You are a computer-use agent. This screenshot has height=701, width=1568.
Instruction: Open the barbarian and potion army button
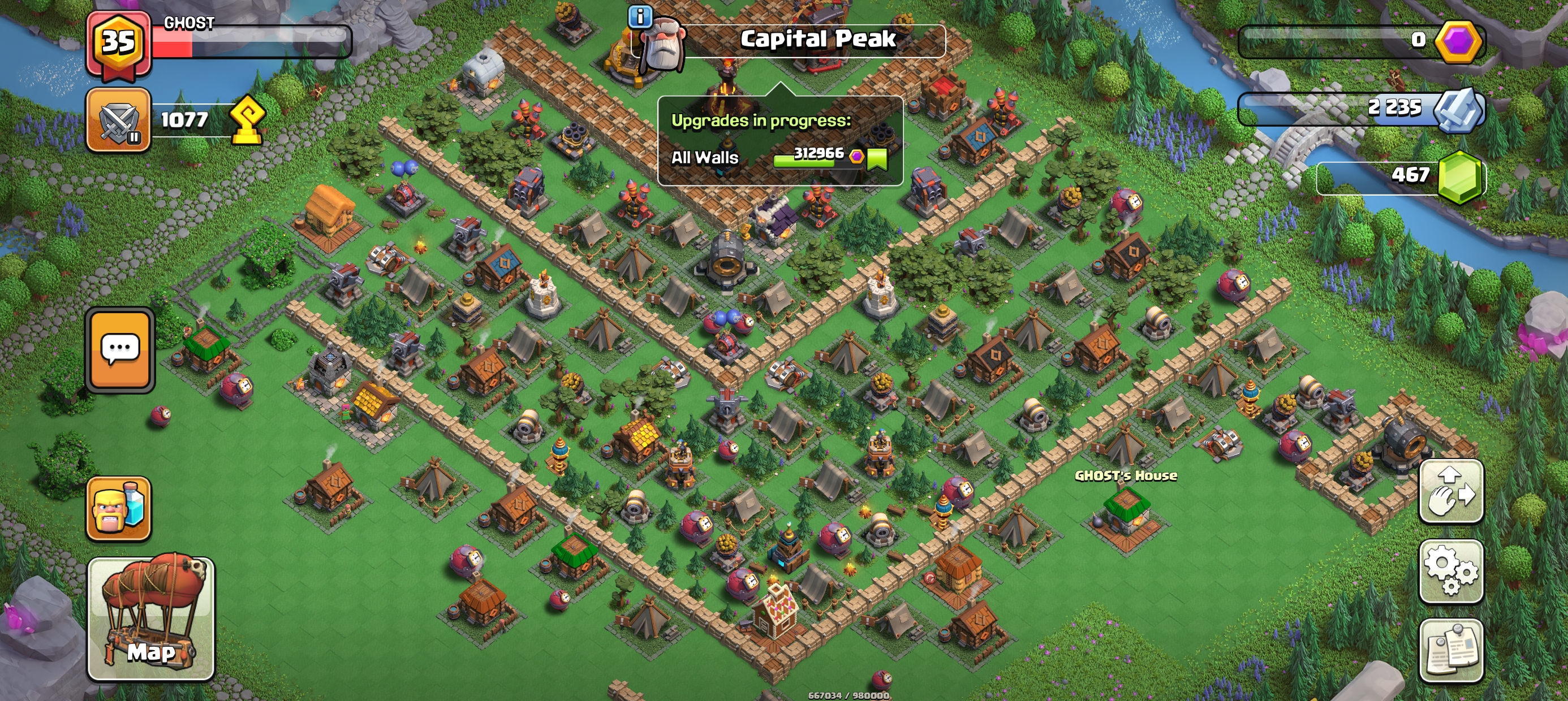(119, 509)
